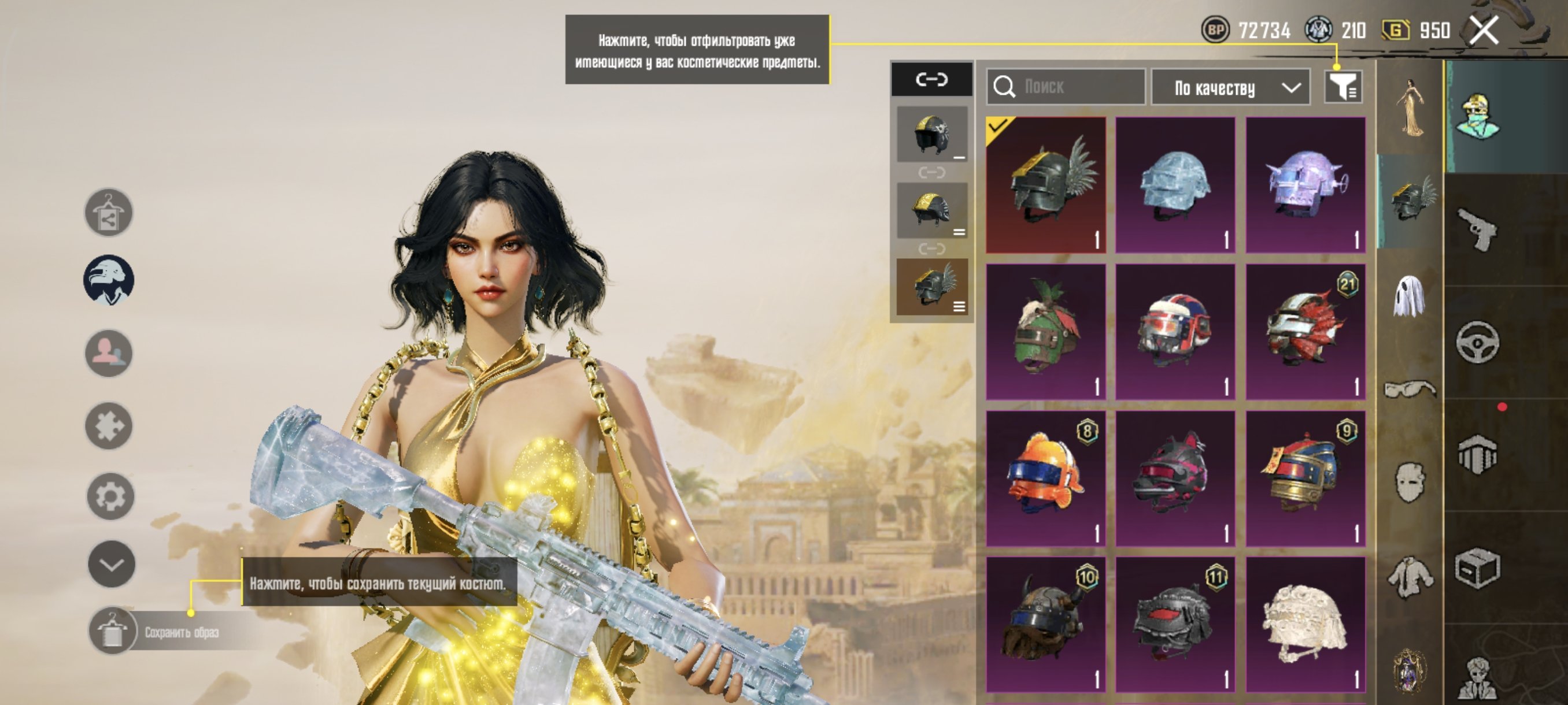Close the wardrobe screen with the X
The height and width of the screenshot is (705, 1568).
1484,31
